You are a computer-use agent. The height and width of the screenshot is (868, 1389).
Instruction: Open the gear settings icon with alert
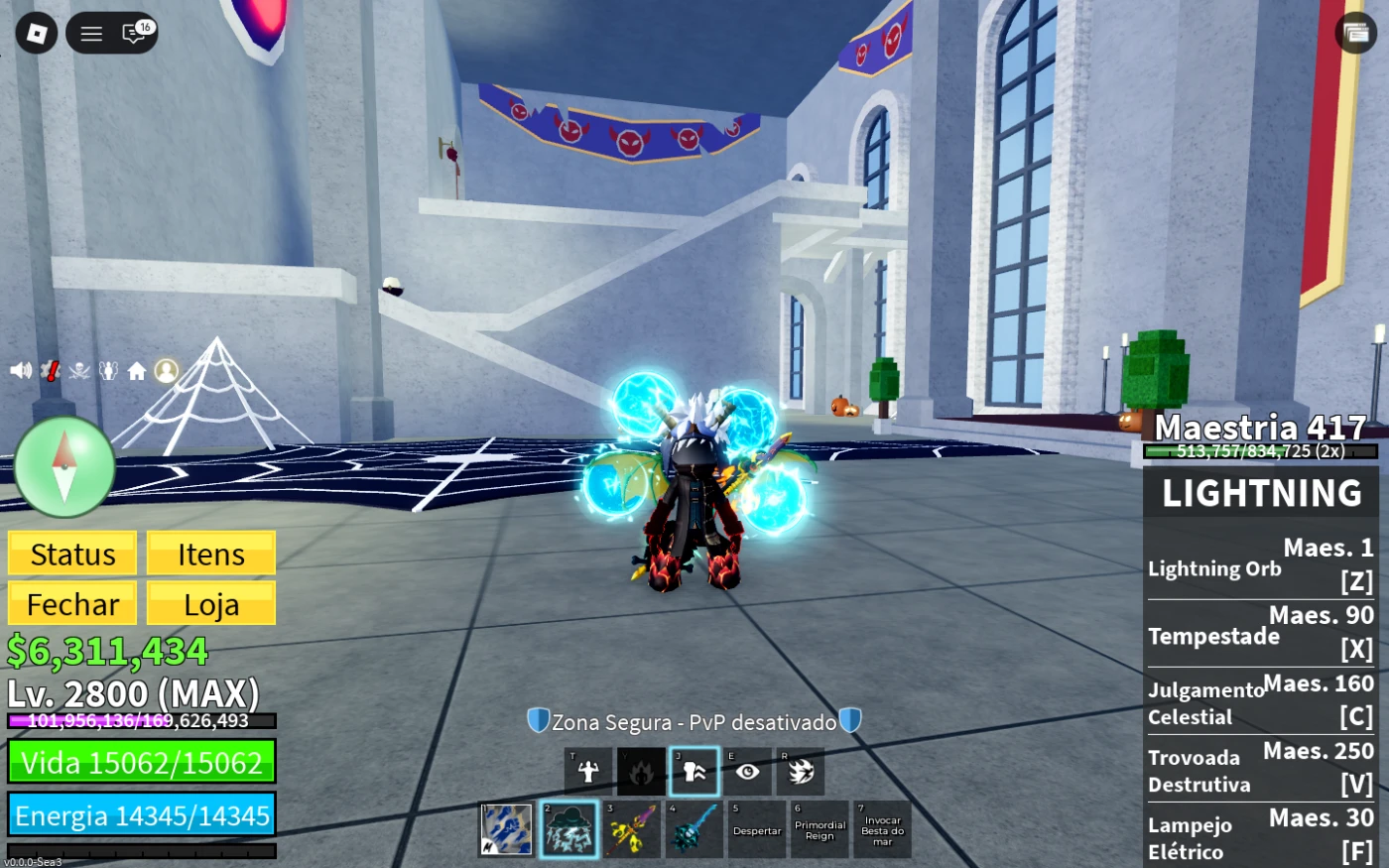point(50,371)
